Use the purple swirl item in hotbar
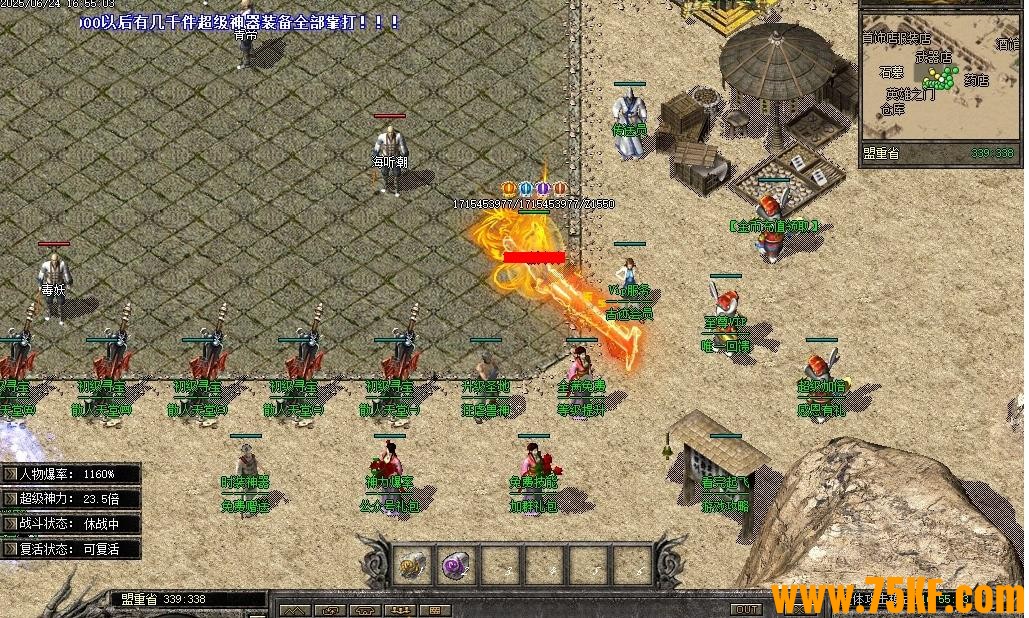 click(455, 564)
